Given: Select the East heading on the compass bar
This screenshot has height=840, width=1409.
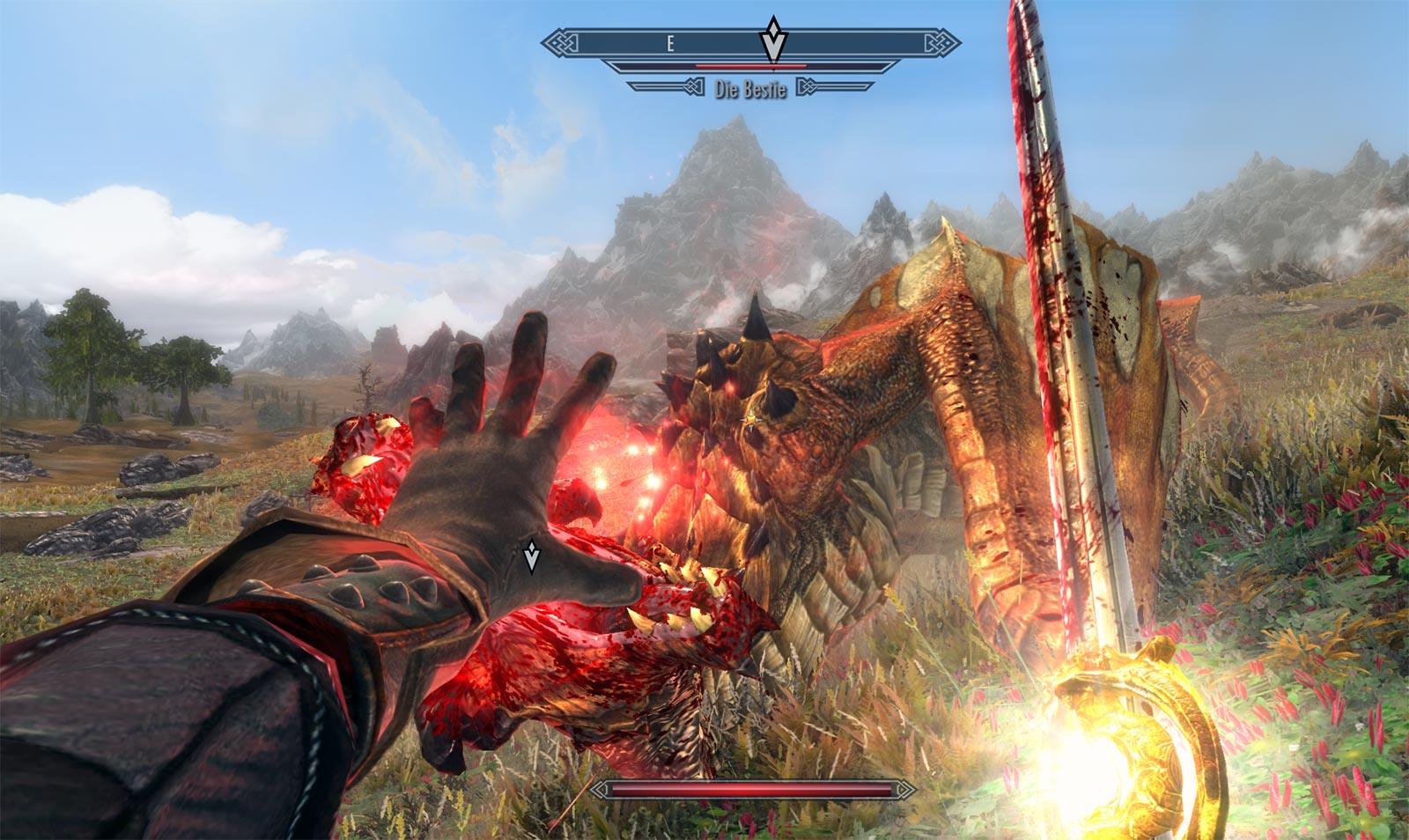Looking at the screenshot, I should coord(670,43).
